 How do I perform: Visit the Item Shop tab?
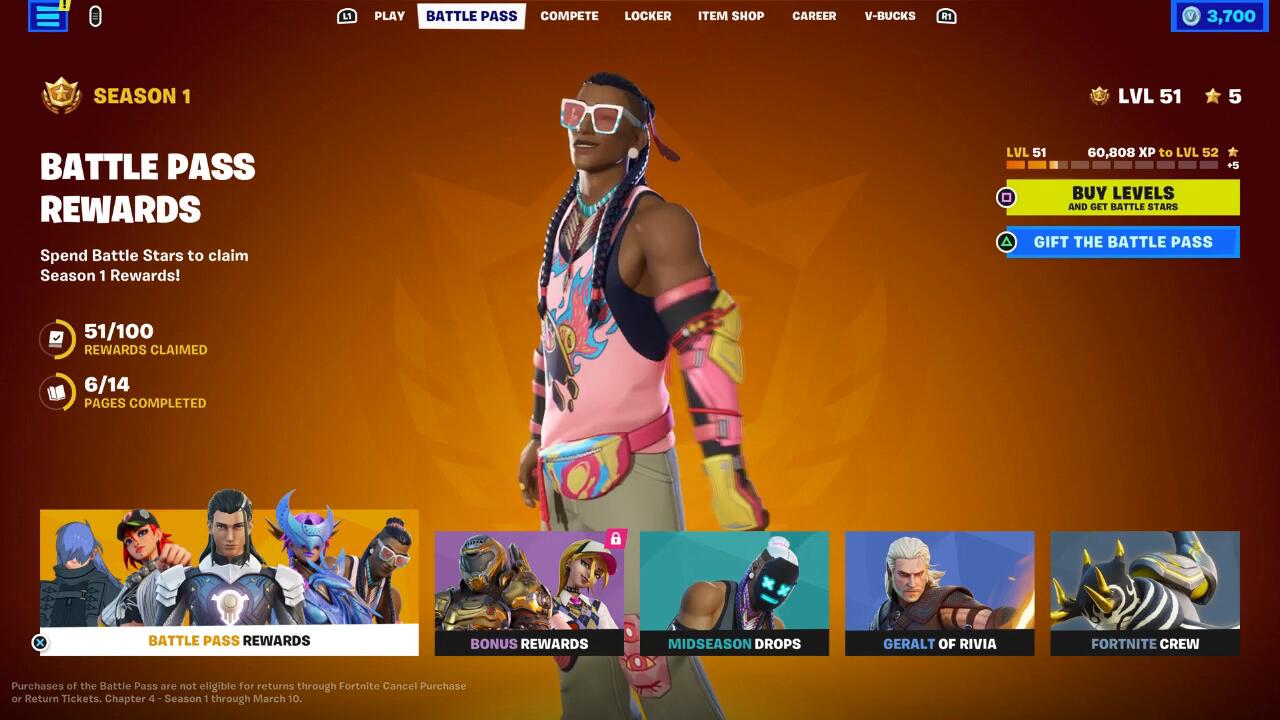click(730, 16)
